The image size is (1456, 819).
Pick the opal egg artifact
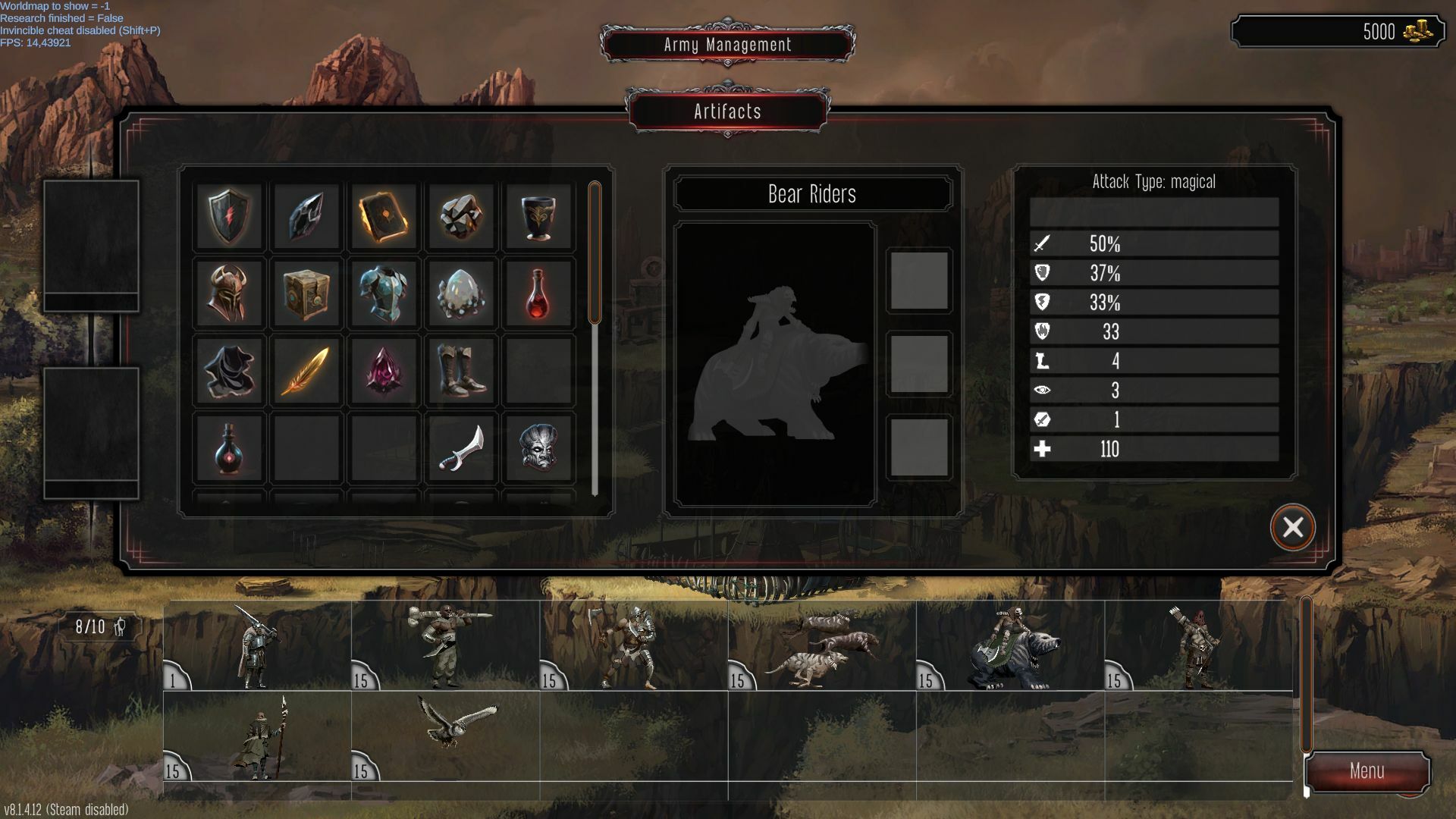[x=461, y=293]
